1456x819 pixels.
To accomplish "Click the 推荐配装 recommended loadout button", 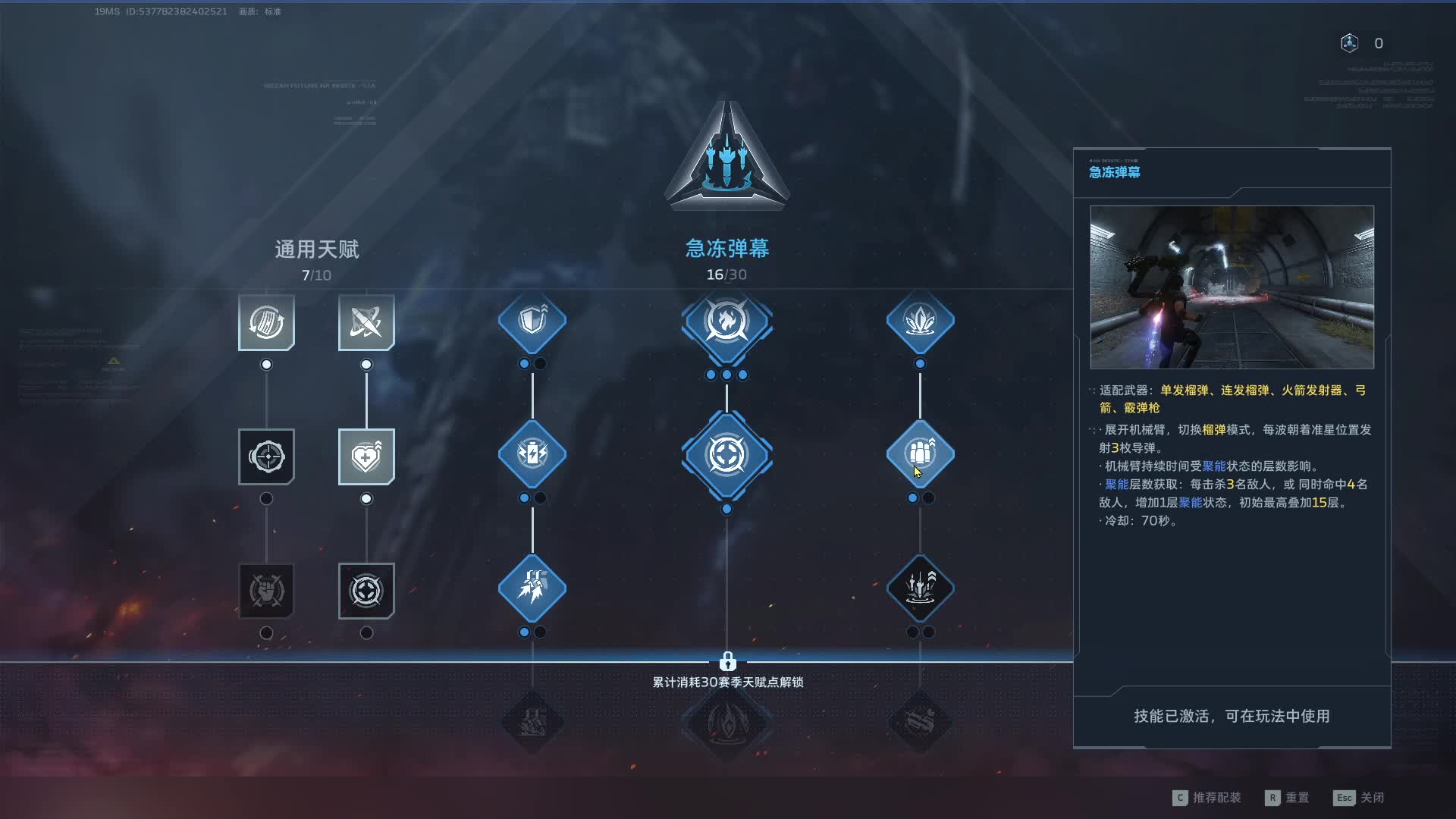I will [1207, 798].
